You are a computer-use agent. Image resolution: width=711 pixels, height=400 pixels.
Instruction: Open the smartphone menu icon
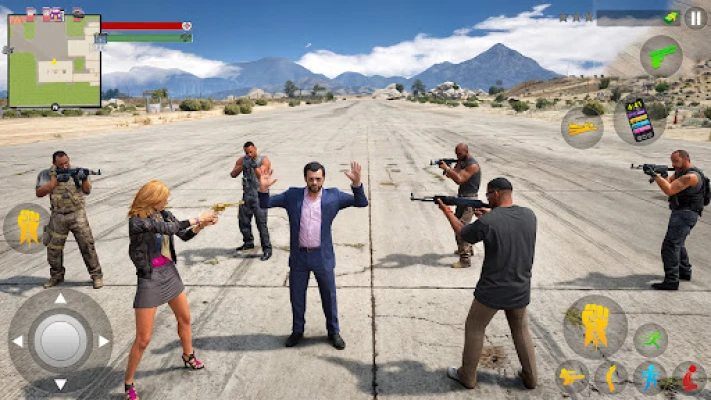click(638, 119)
